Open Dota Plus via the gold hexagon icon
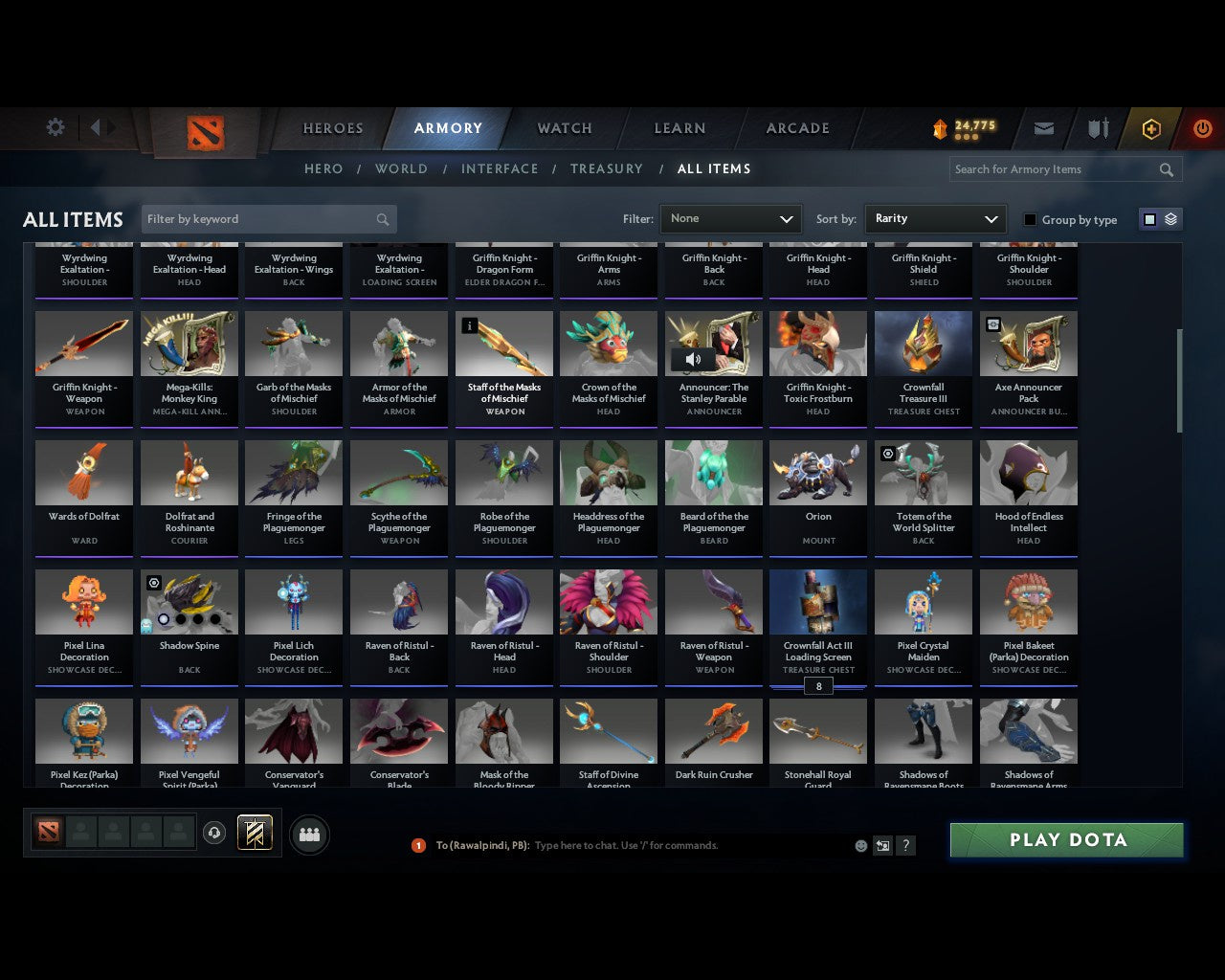 point(1150,128)
